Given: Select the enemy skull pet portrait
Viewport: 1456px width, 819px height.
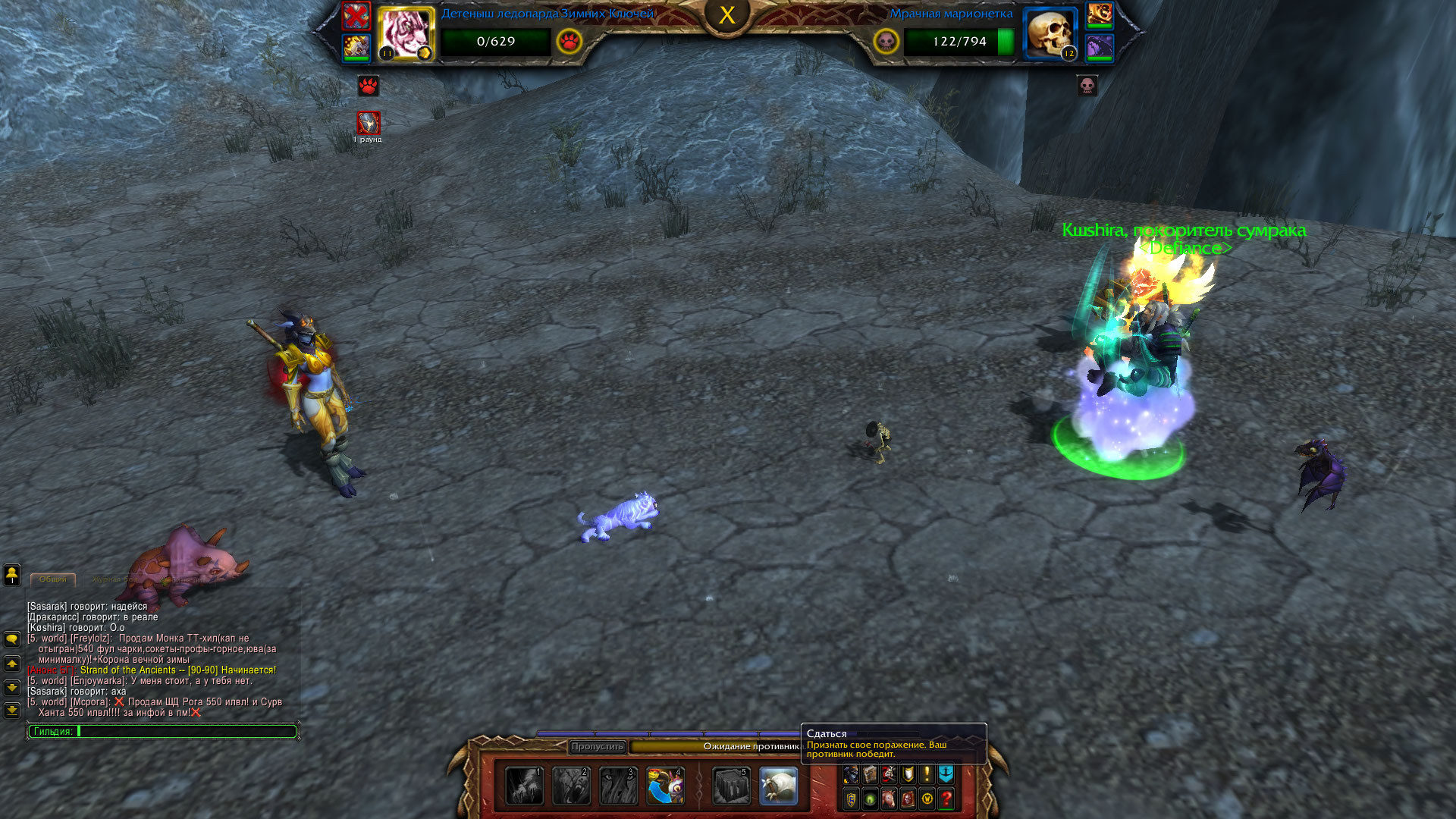Looking at the screenshot, I should pyautogui.click(x=1050, y=33).
